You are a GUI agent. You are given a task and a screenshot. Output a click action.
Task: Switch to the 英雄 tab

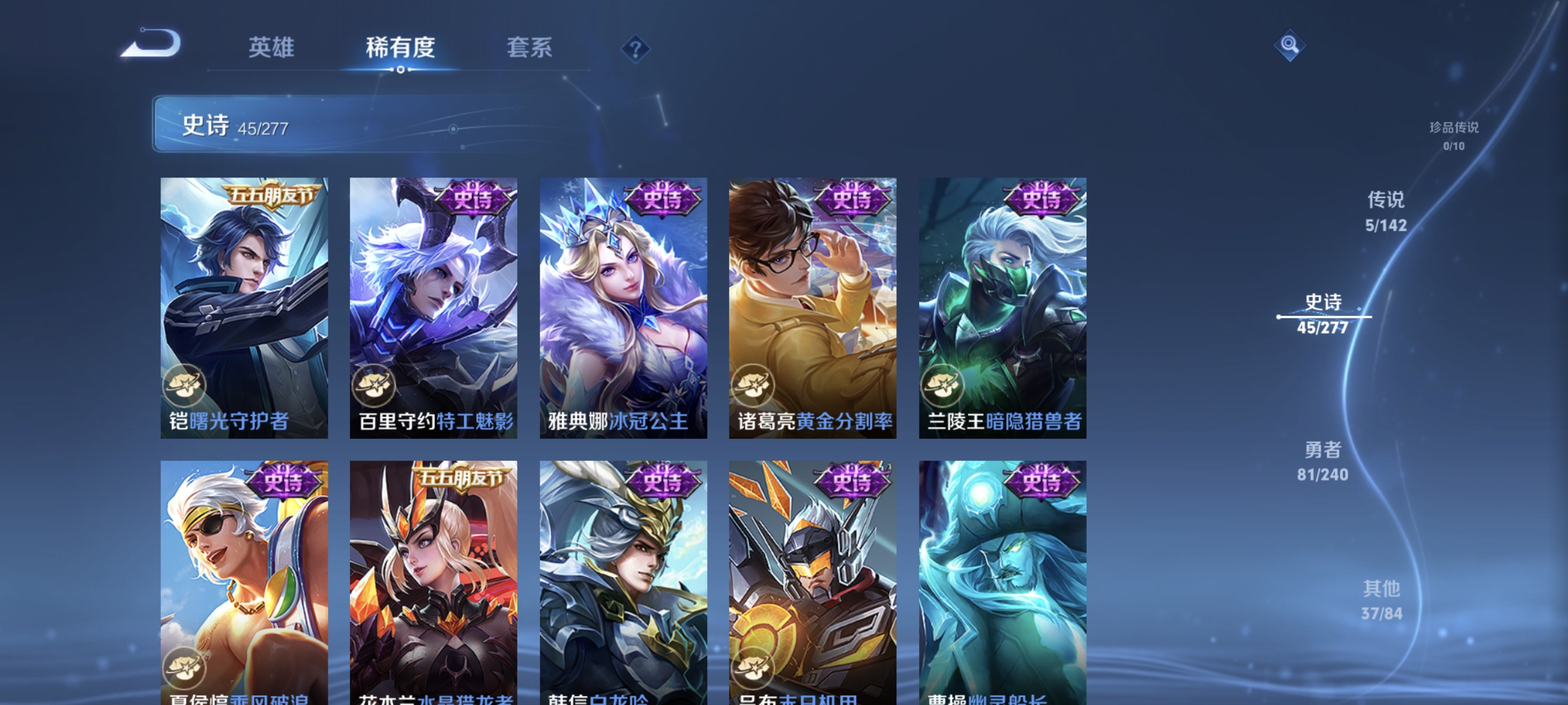[x=272, y=49]
